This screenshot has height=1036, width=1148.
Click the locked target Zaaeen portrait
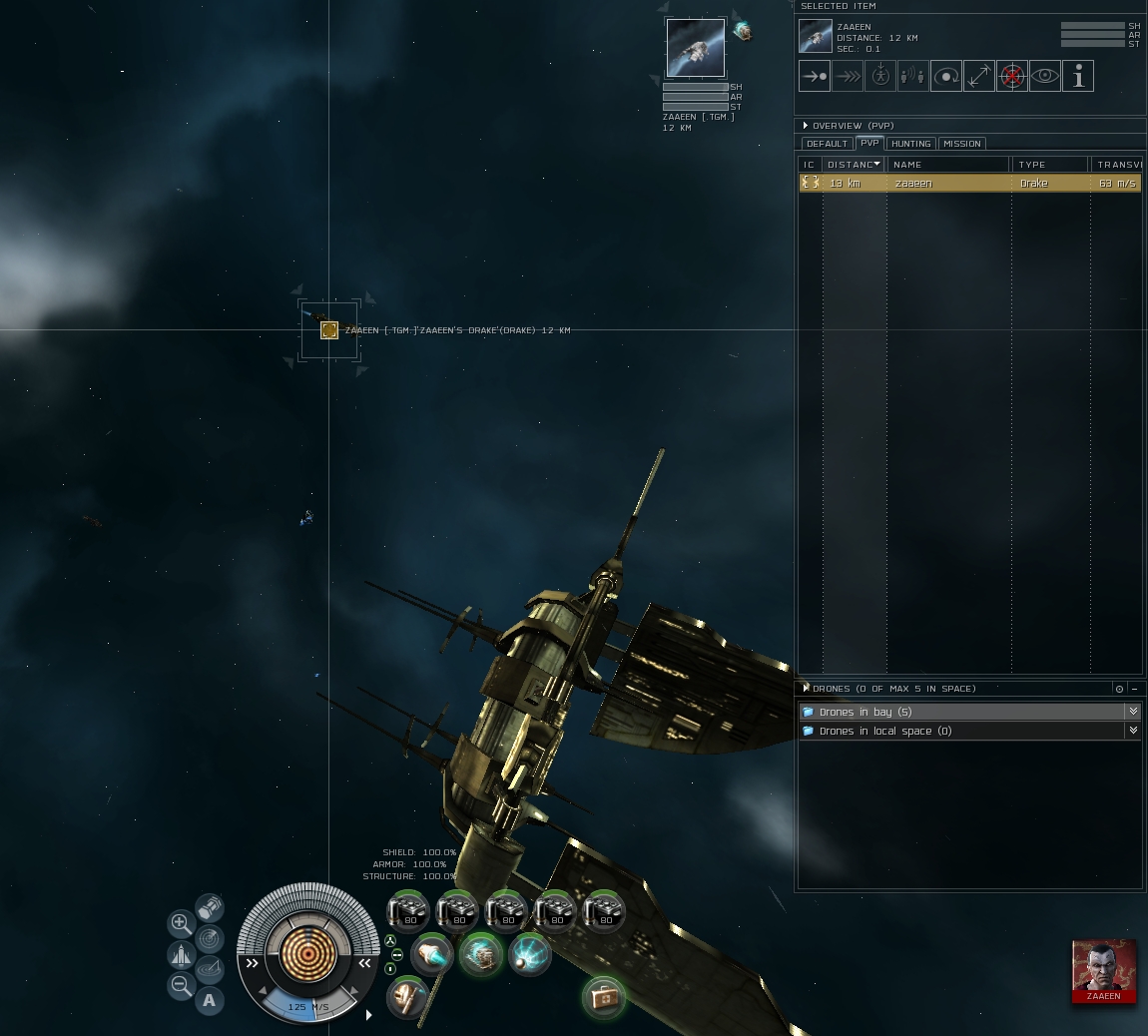click(695, 47)
